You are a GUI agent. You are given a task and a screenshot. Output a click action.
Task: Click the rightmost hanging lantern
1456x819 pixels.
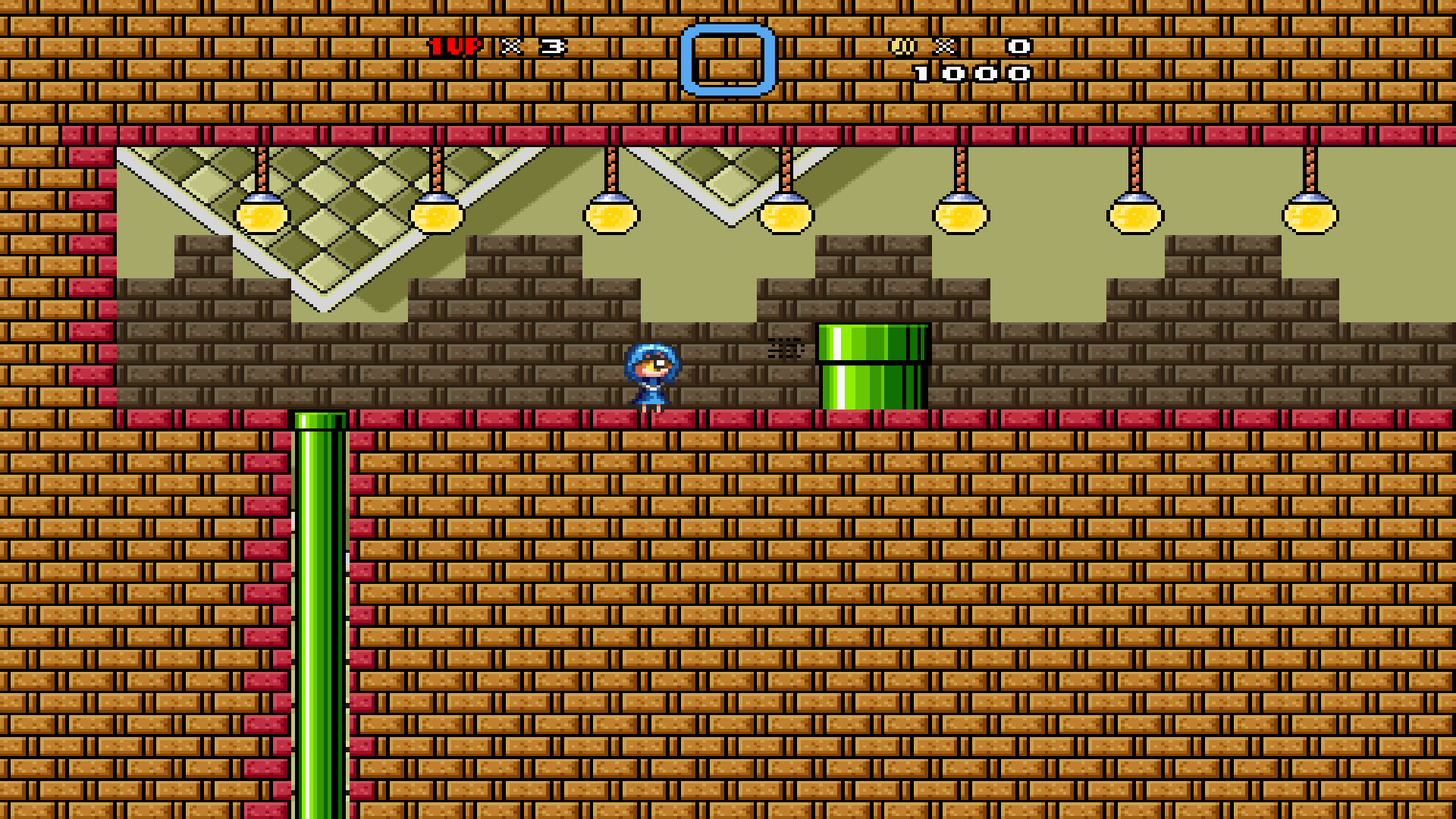[x=1310, y=216]
